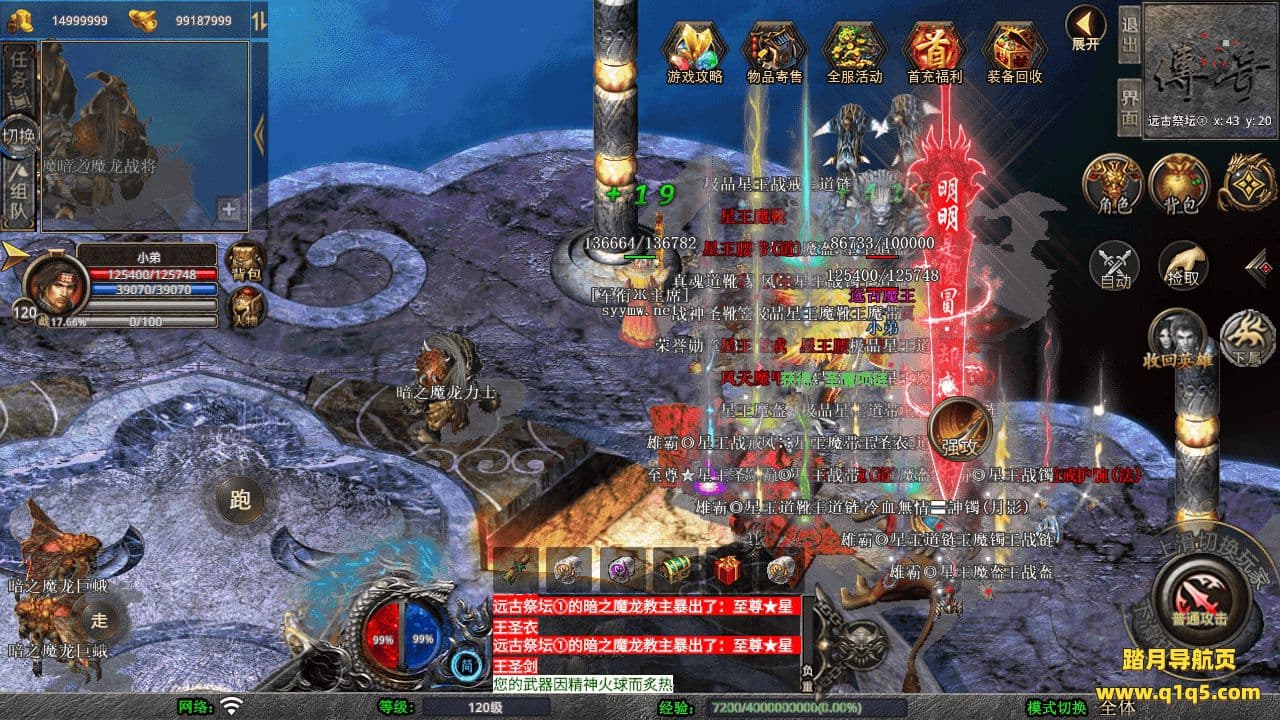Switch to the 组队 team tab
This screenshot has height=720, width=1280.
click(19, 195)
